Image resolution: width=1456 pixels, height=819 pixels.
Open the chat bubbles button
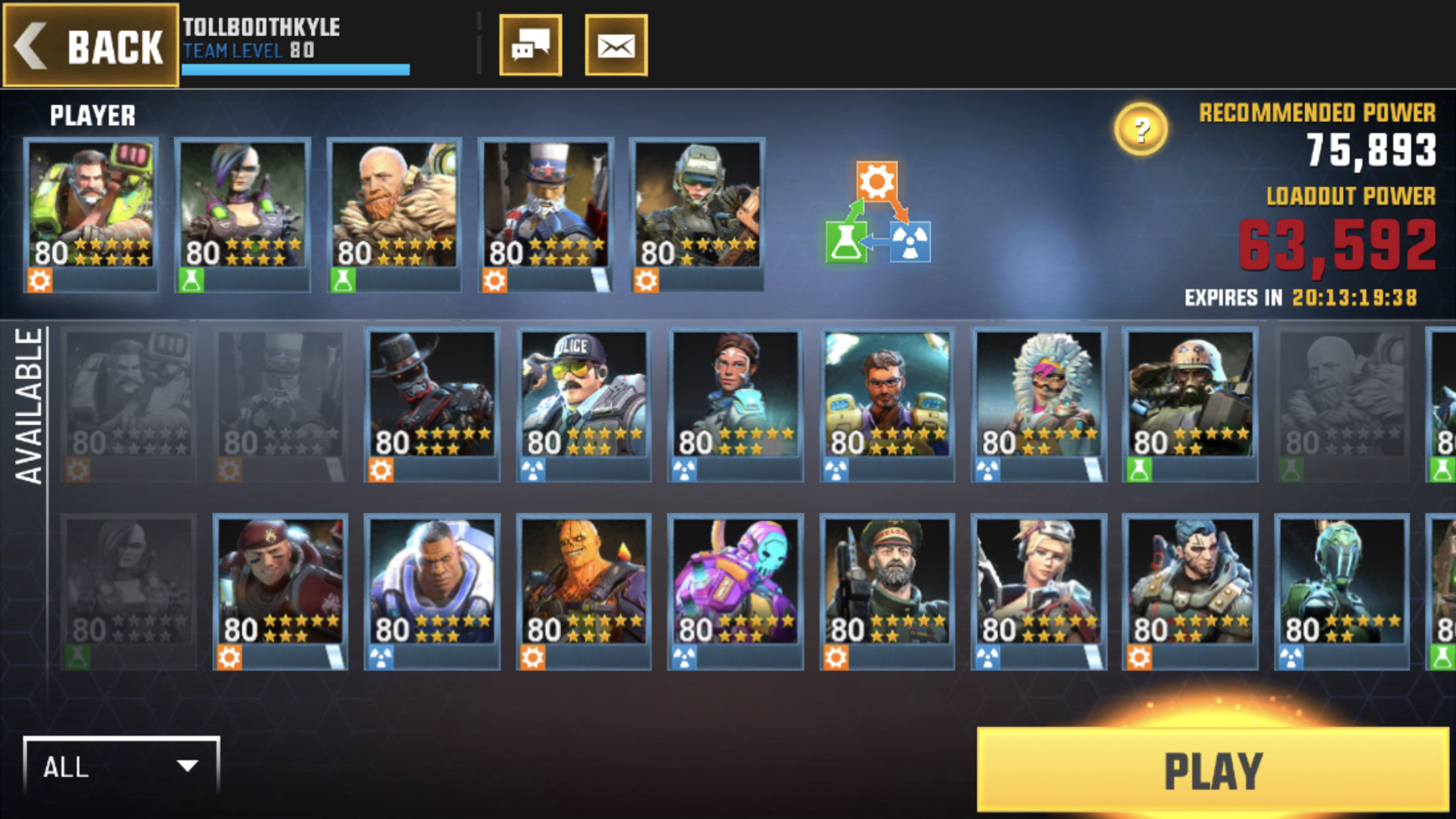coord(530,45)
